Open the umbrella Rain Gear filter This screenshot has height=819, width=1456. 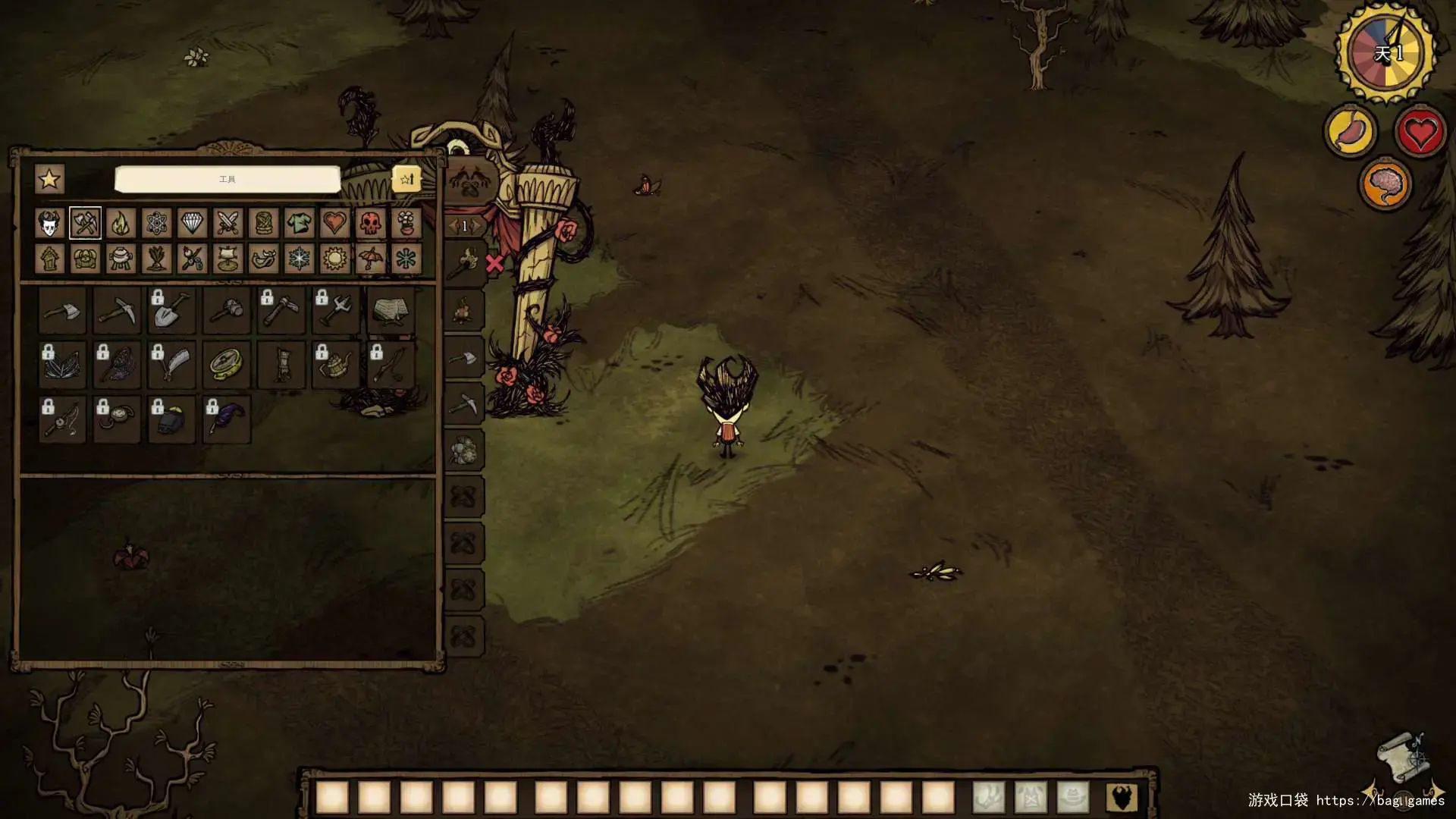coord(370,259)
